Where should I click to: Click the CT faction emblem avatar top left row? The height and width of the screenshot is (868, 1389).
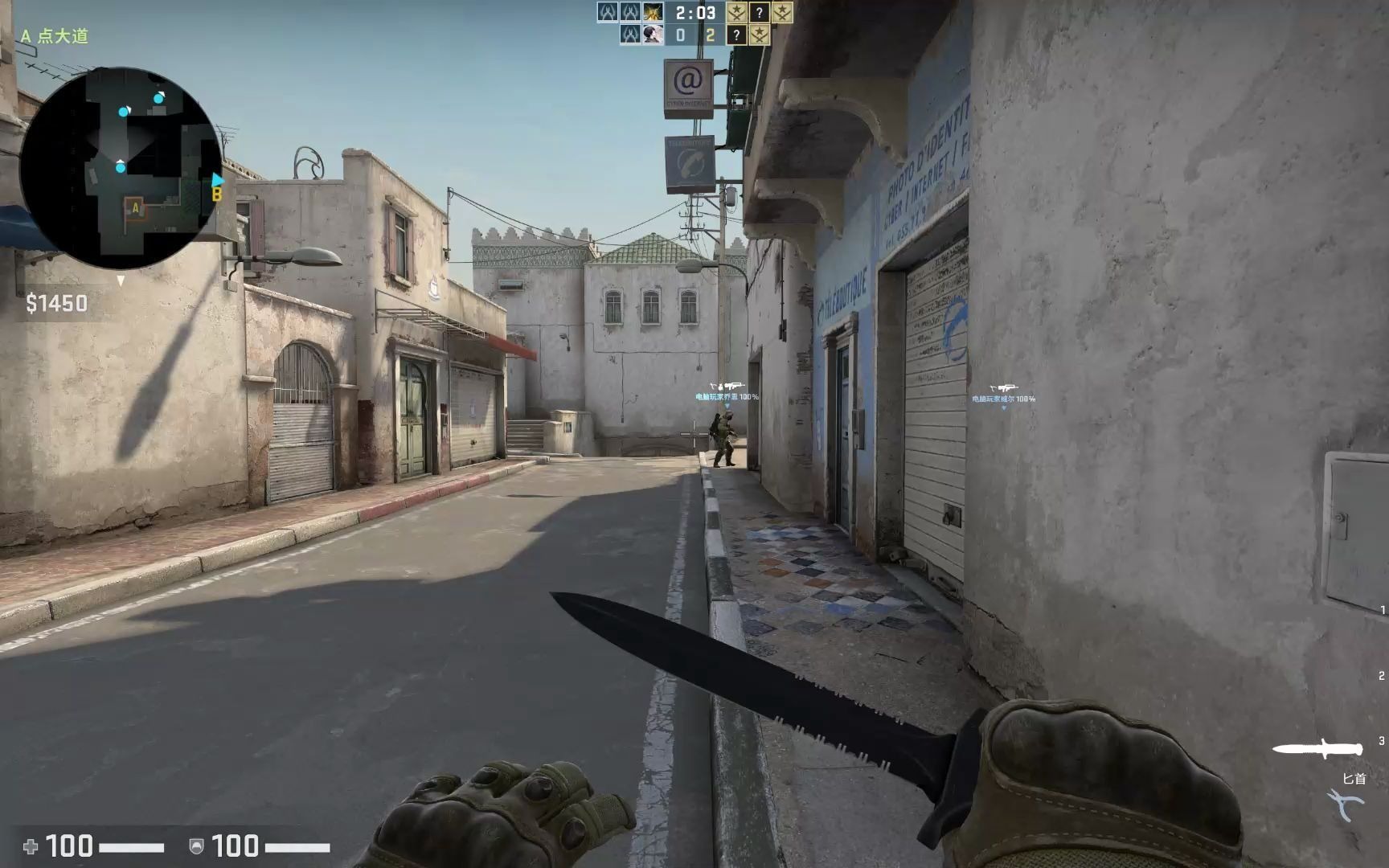[x=609, y=12]
